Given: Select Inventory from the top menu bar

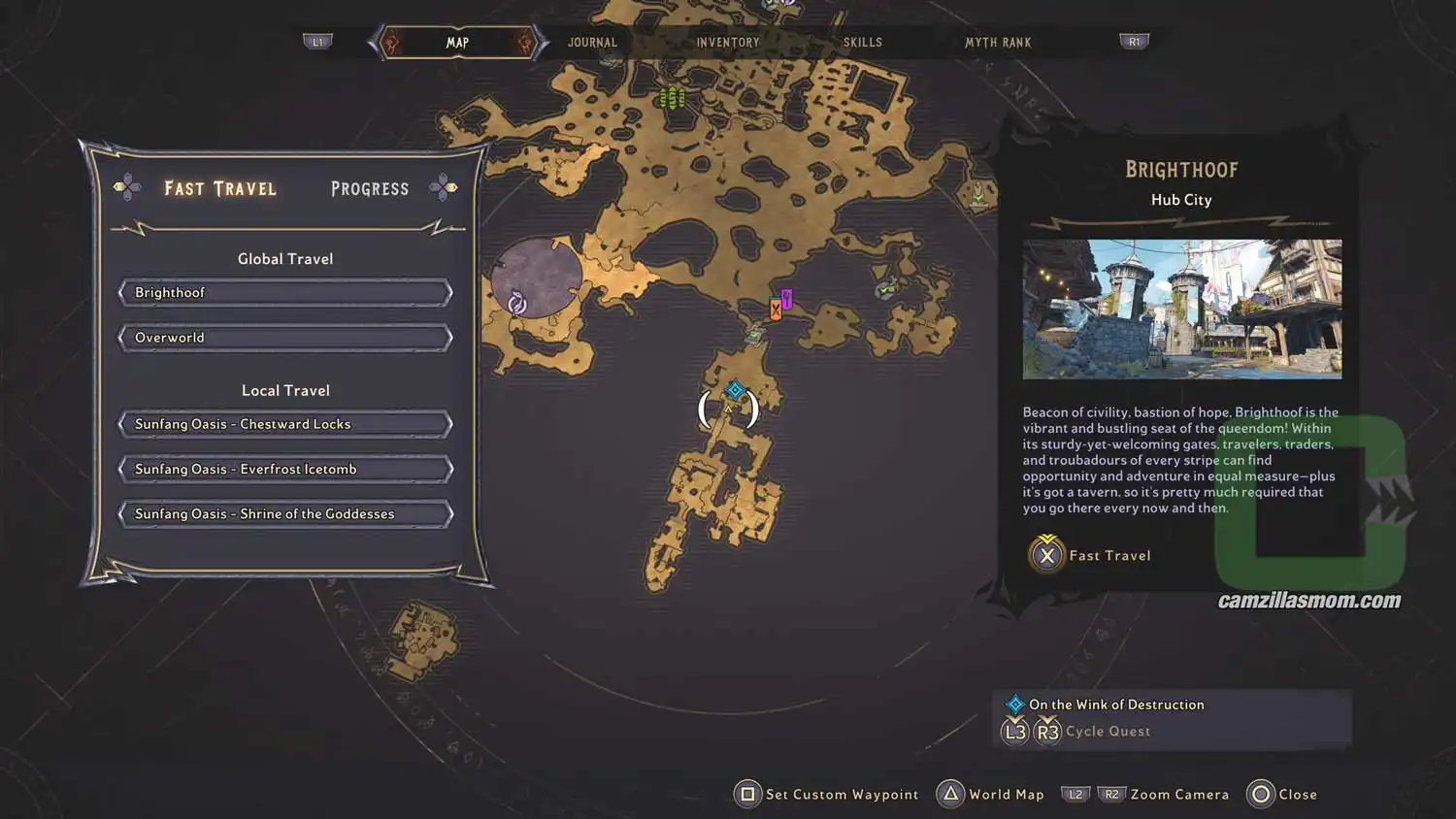Looking at the screenshot, I should tap(728, 42).
